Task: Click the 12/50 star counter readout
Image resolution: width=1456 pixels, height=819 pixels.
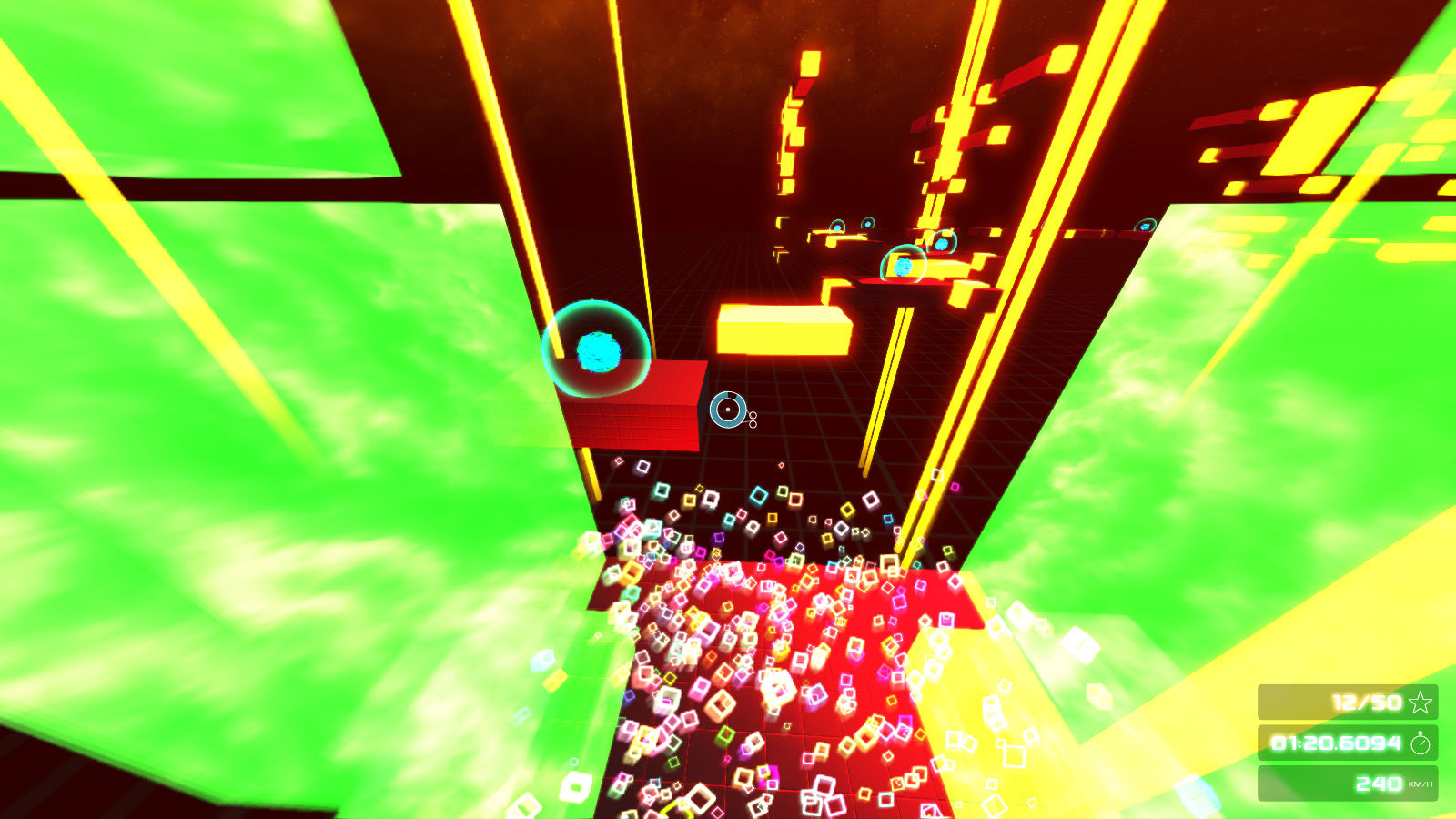Action: coord(1366,702)
